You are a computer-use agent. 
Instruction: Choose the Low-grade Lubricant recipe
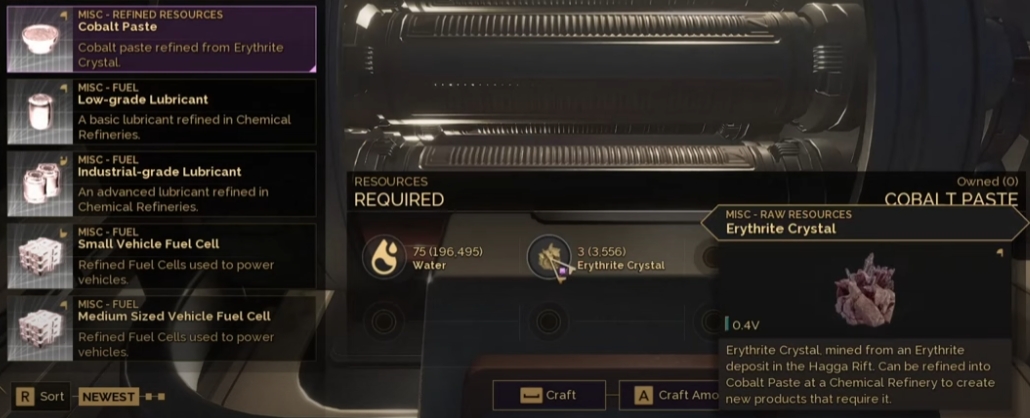(x=162, y=111)
